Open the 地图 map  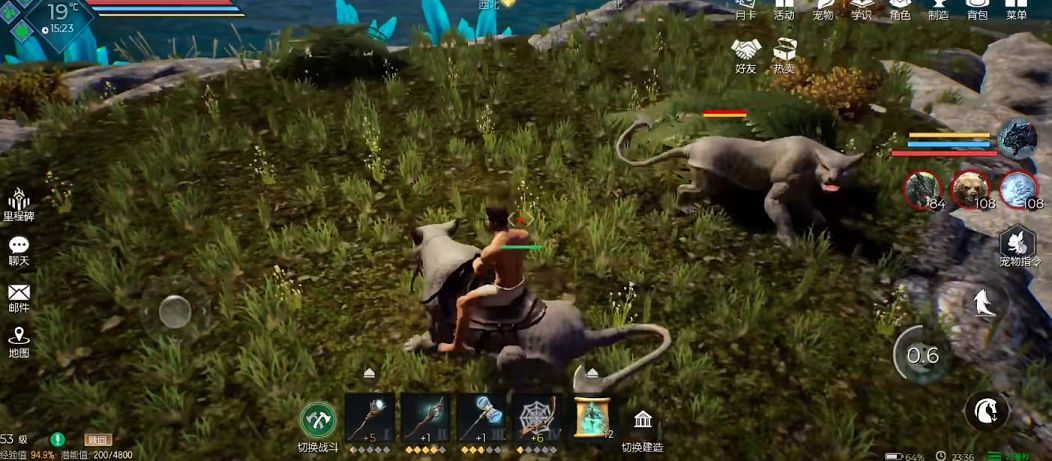click(x=19, y=341)
